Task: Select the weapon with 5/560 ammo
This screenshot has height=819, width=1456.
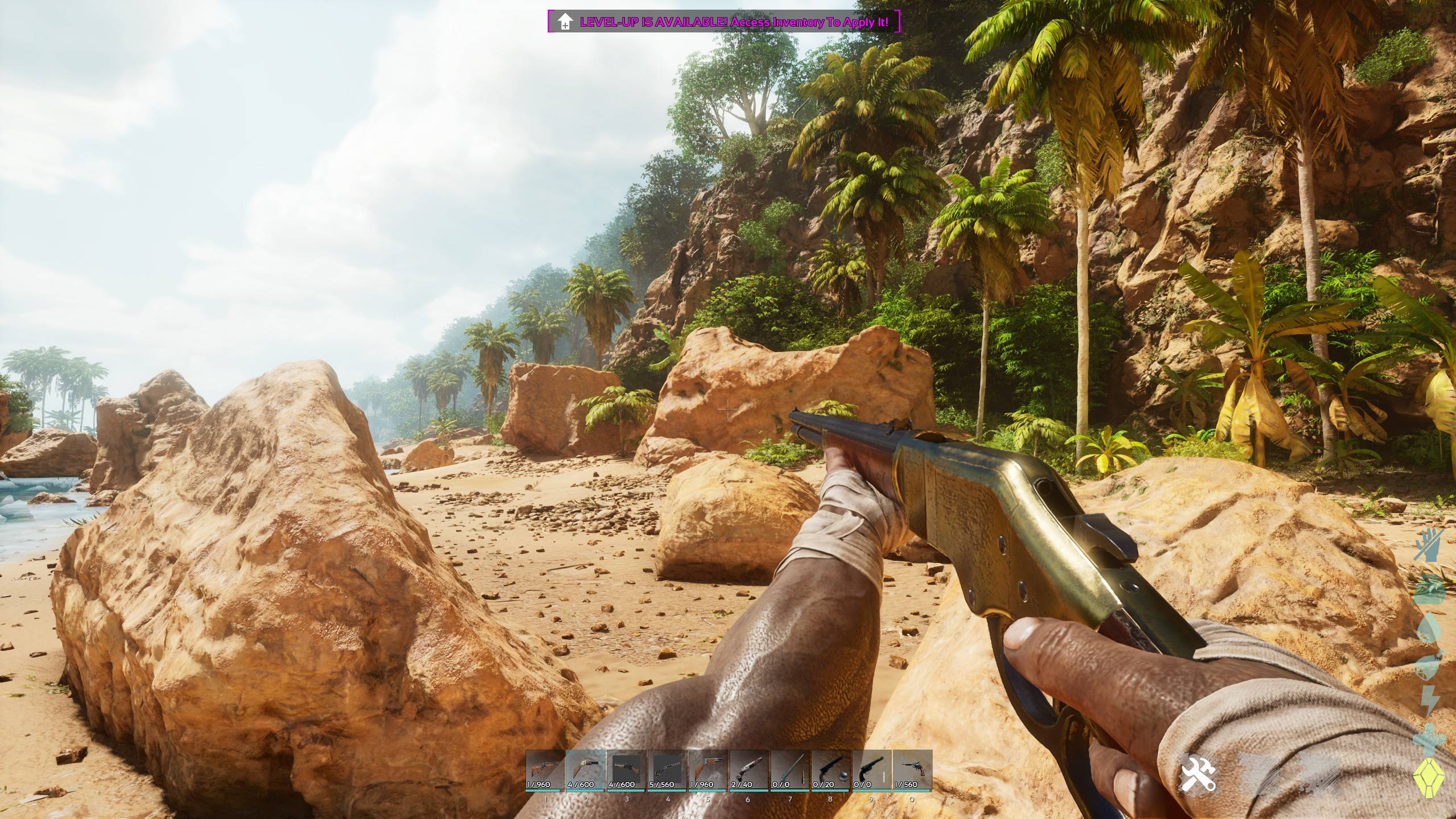Action: [x=668, y=770]
